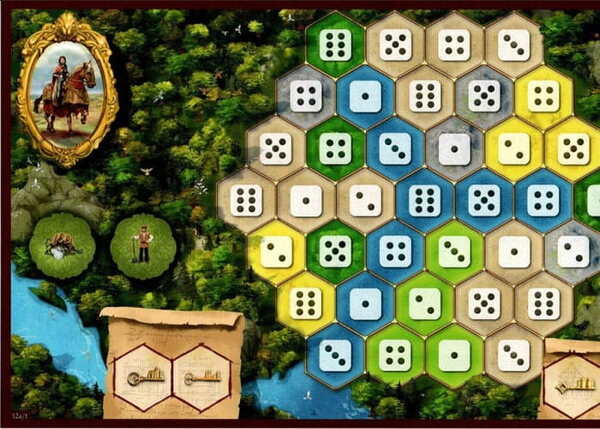Select the round worker token
Screen dimensions: 600x429
tap(143, 245)
